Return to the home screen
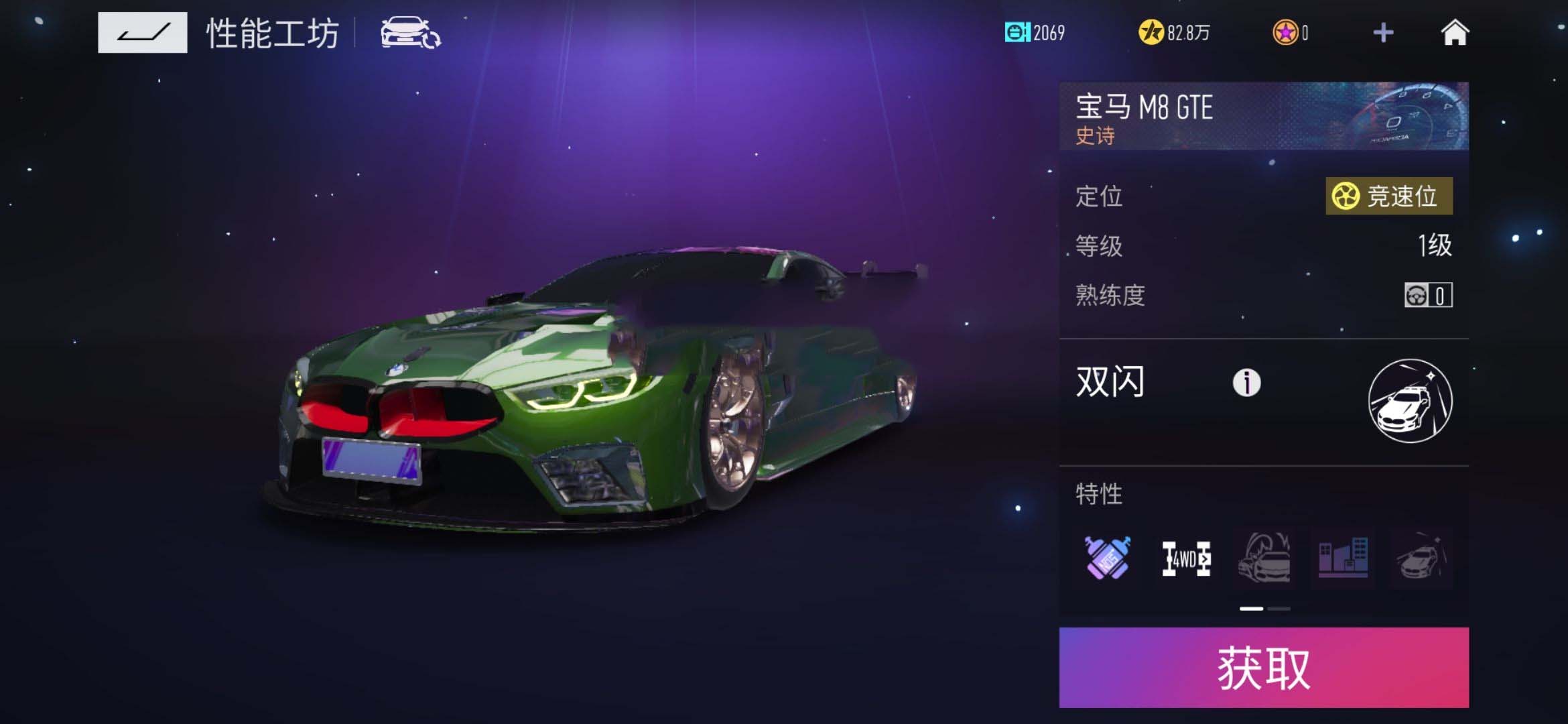This screenshot has height=724, width=1568. [1455, 32]
